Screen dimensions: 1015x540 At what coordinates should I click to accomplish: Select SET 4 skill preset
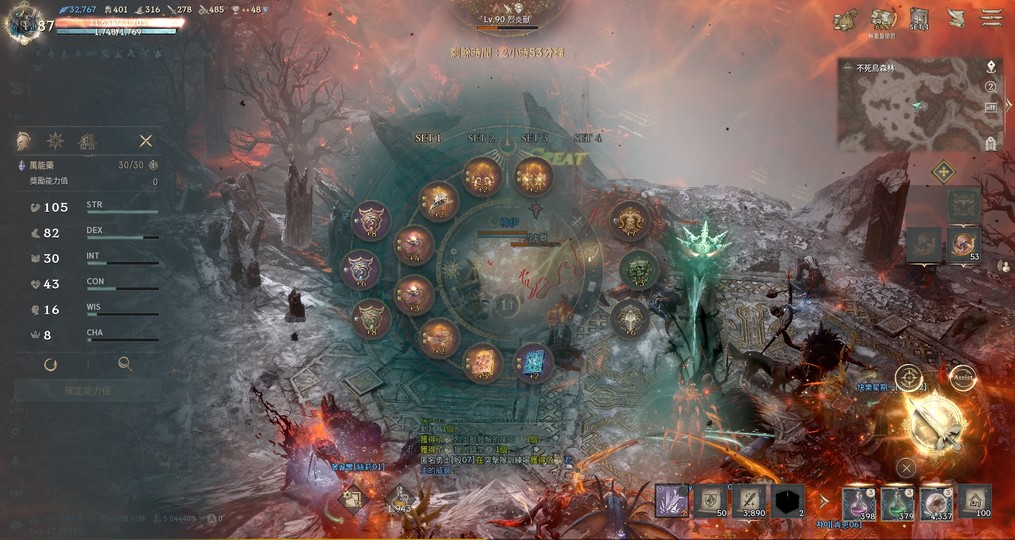(x=587, y=138)
